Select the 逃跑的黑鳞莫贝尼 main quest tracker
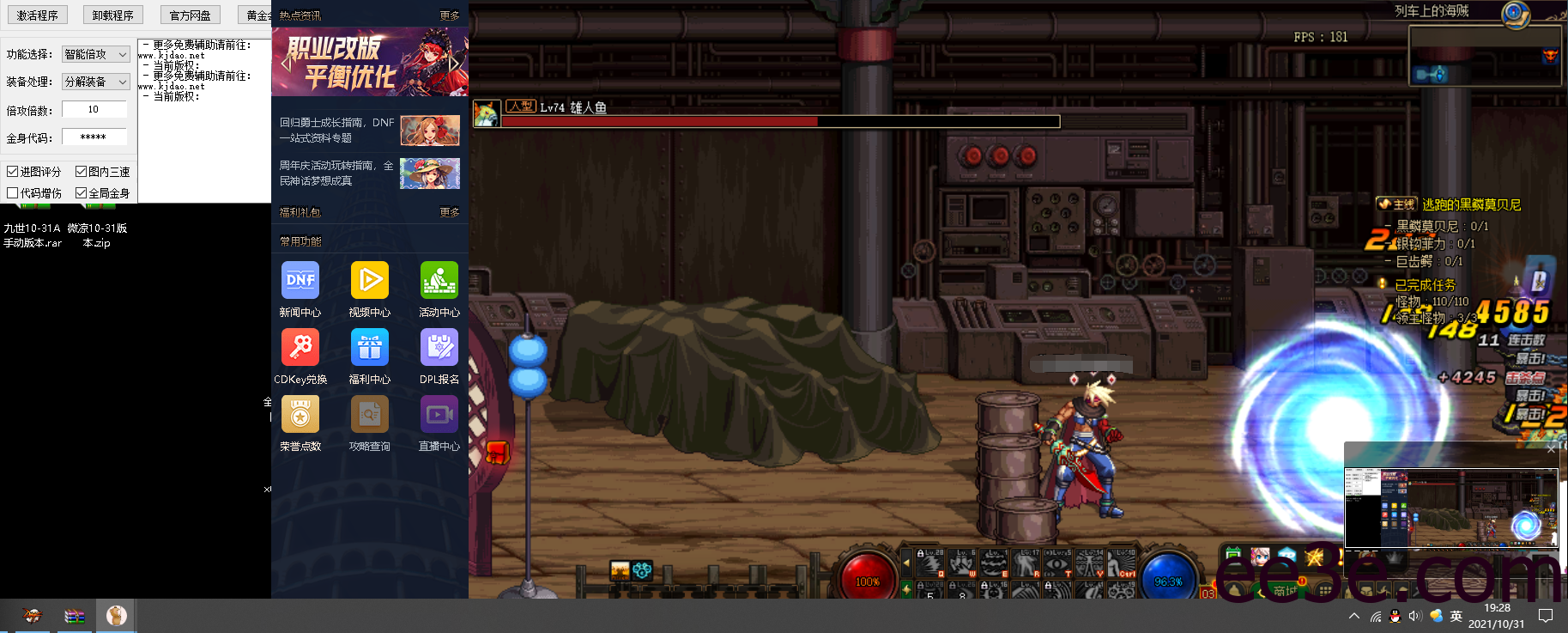The image size is (1568, 633). (x=1471, y=204)
